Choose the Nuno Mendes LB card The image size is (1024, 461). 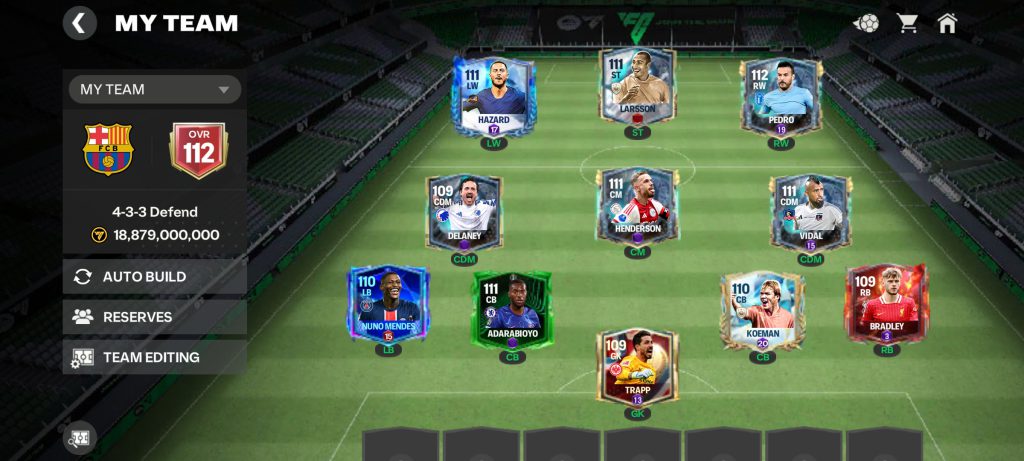click(x=388, y=302)
